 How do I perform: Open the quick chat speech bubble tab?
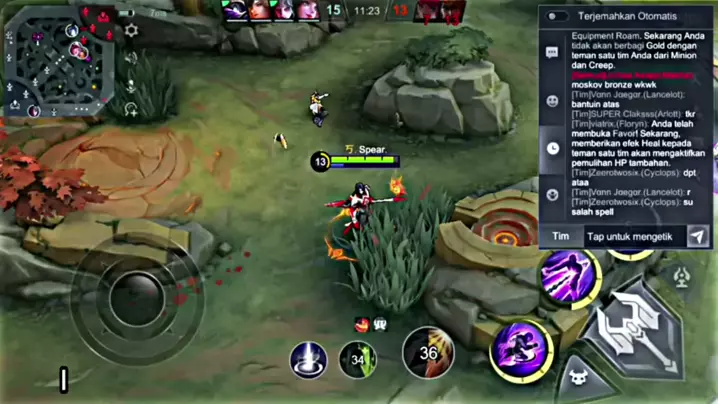tap(553, 52)
